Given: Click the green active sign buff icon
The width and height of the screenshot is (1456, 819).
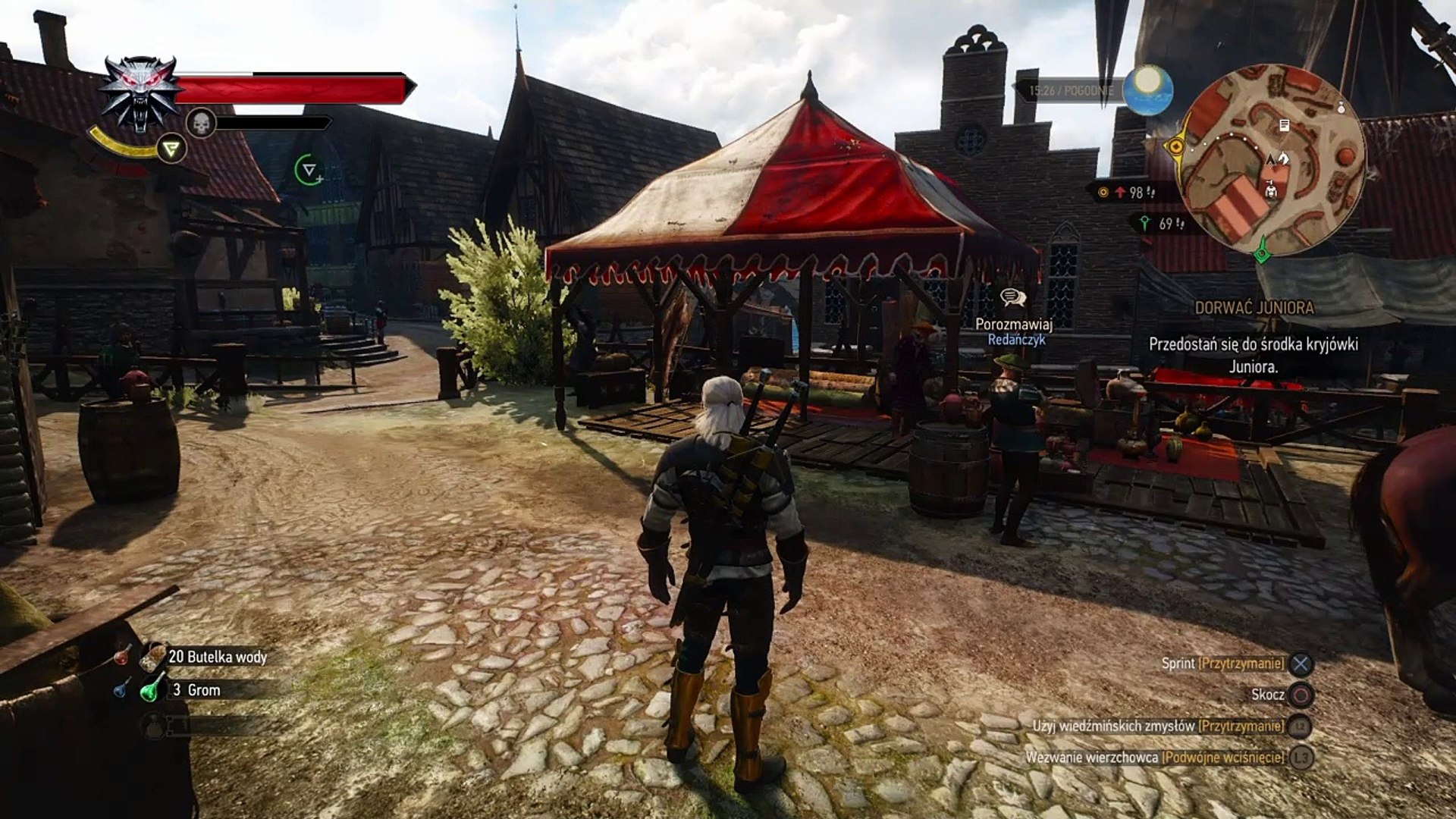Looking at the screenshot, I should click(309, 170).
